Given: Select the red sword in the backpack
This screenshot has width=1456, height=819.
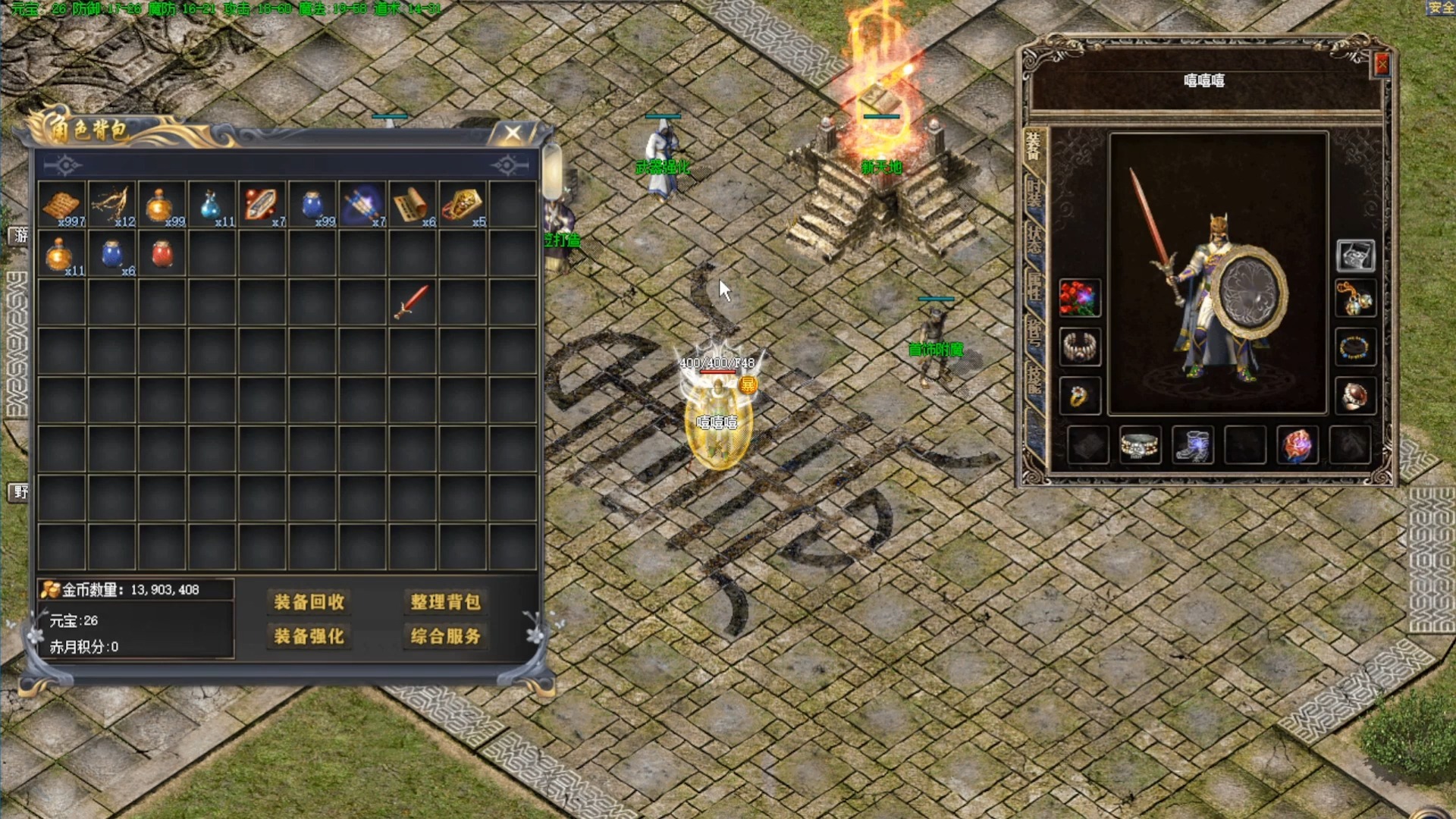Looking at the screenshot, I should tap(412, 303).
